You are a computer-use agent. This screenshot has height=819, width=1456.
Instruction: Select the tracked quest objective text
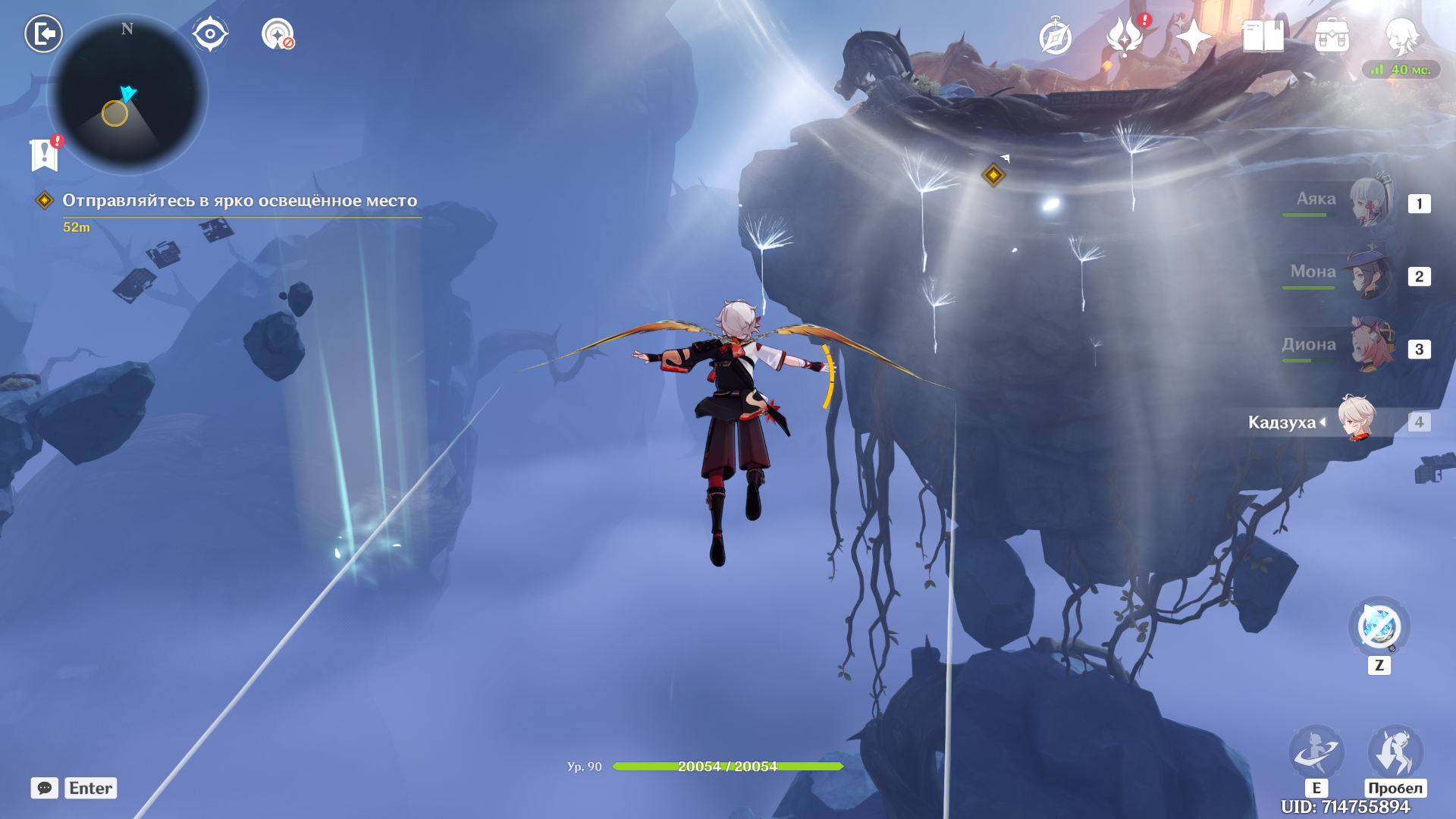pyautogui.click(x=240, y=200)
